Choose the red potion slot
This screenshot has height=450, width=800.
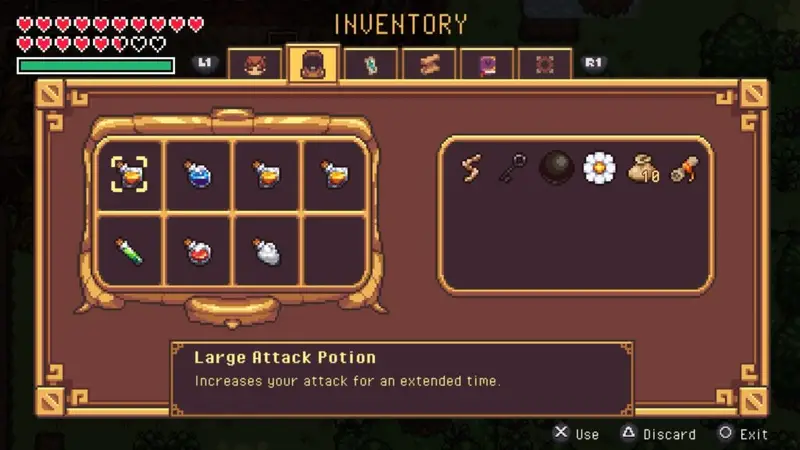198,250
